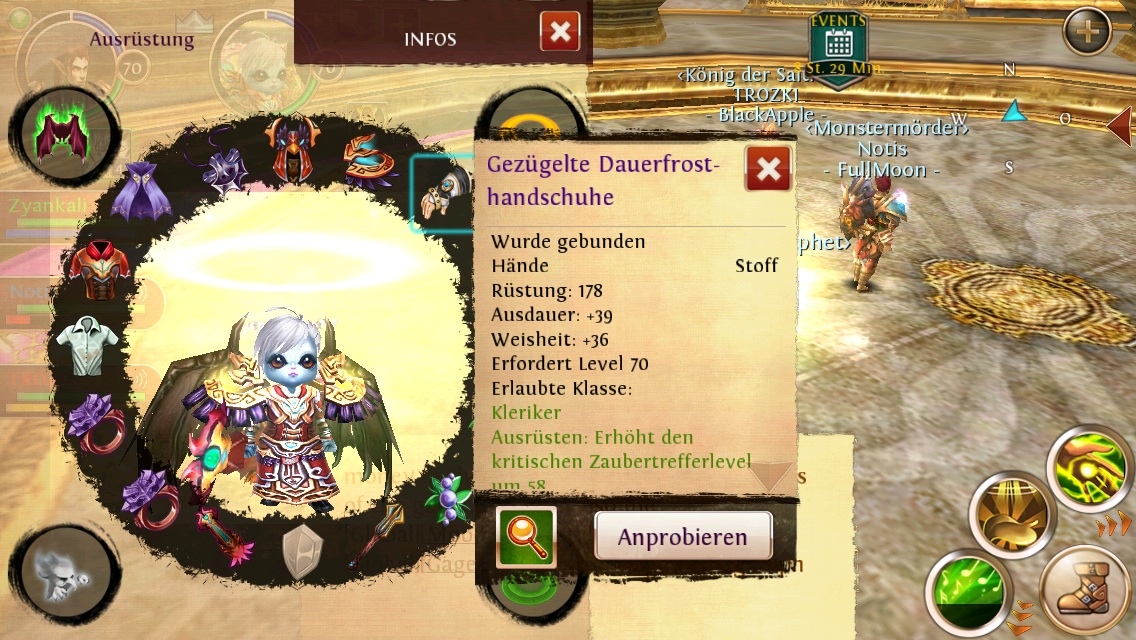
Task: Open the Events calendar
Action: click(838, 42)
